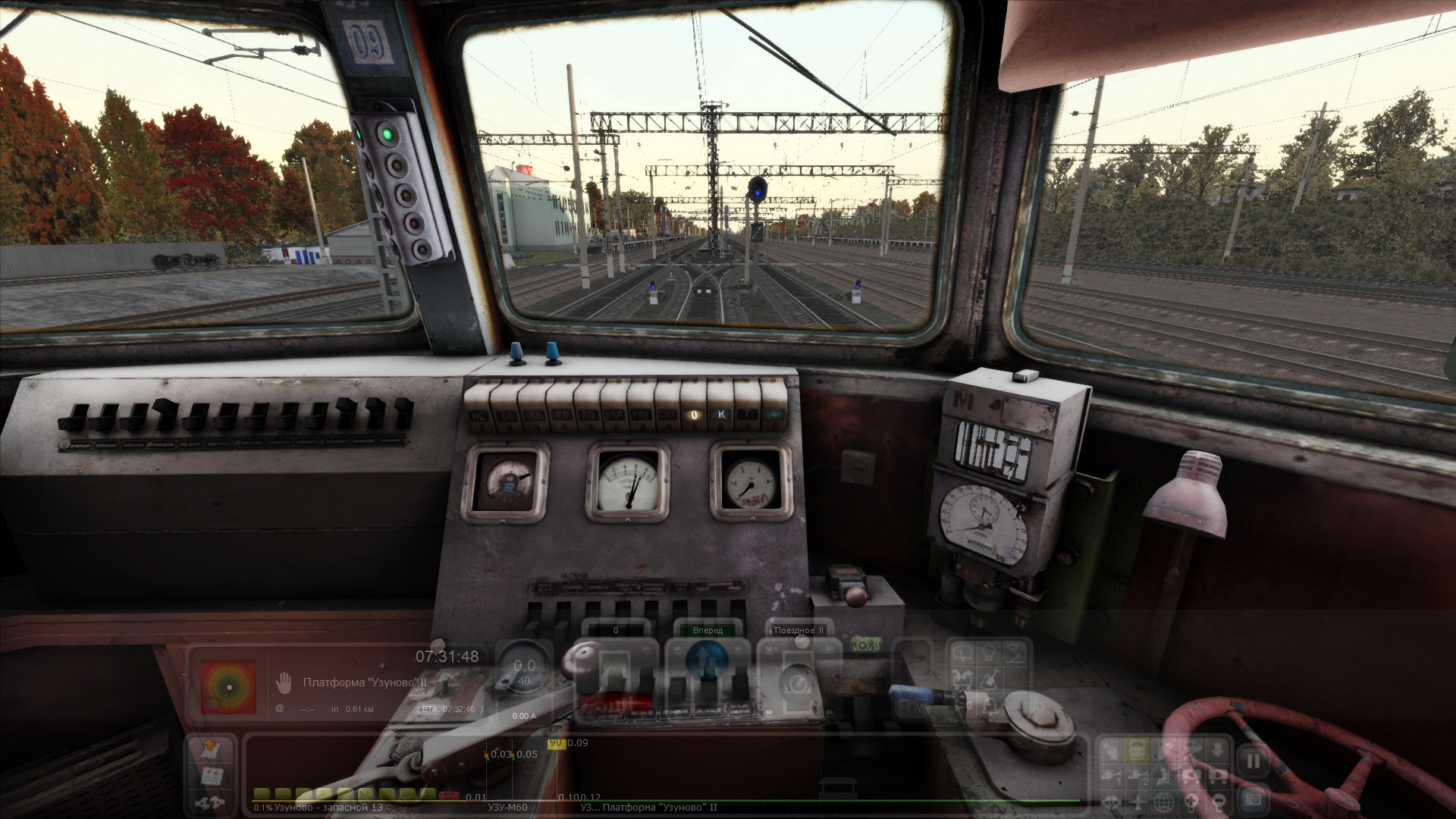Toggle the windshield wipers icon
This screenshot has height=819, width=1456.
click(x=963, y=653)
